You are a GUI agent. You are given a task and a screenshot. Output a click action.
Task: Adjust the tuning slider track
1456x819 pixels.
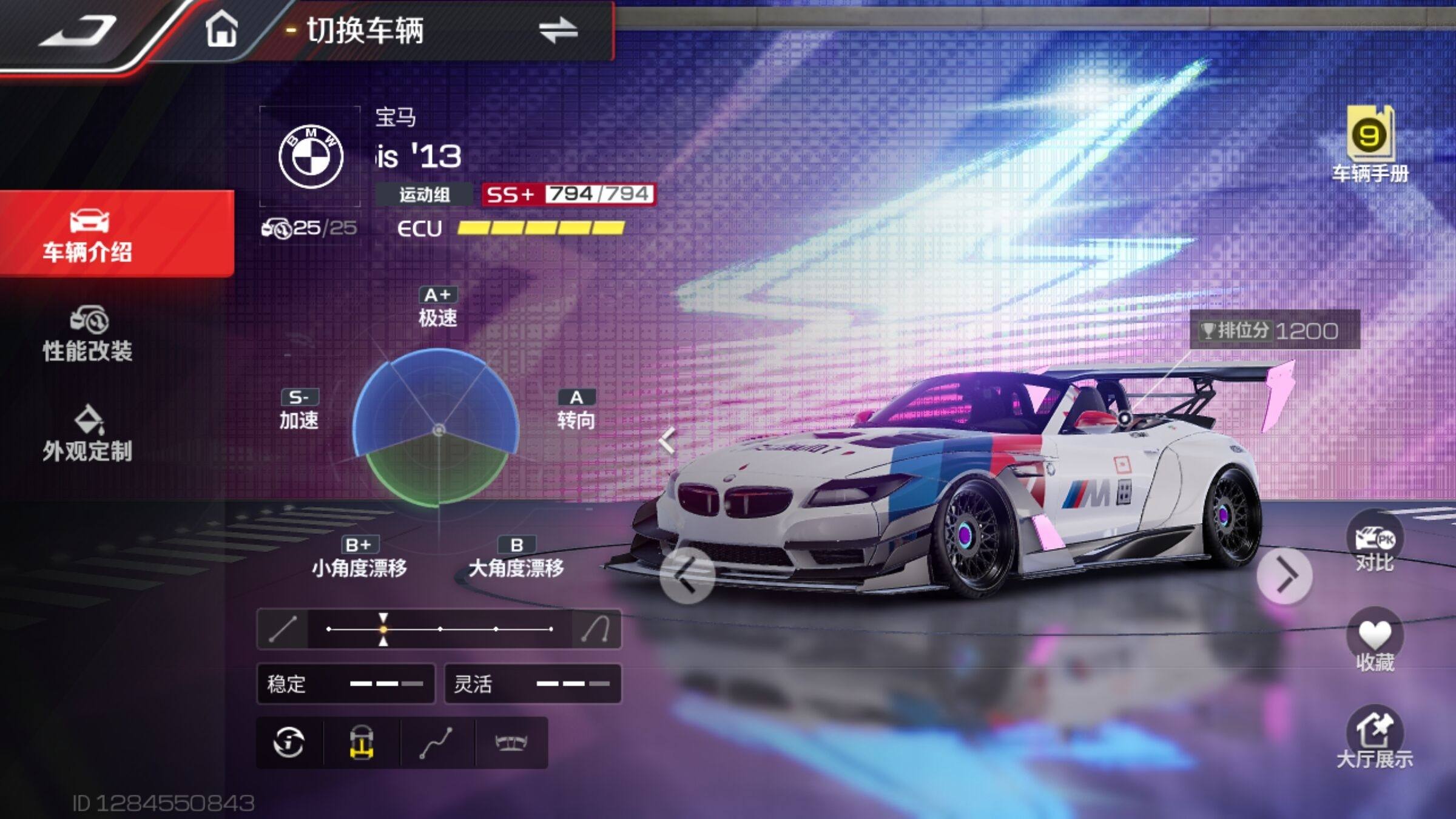click(x=439, y=629)
